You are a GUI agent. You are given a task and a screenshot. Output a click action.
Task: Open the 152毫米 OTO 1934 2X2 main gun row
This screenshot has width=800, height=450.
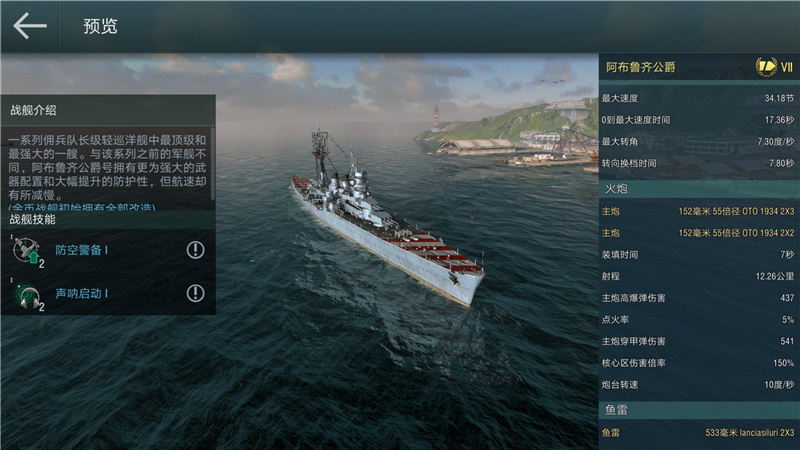coord(698,233)
